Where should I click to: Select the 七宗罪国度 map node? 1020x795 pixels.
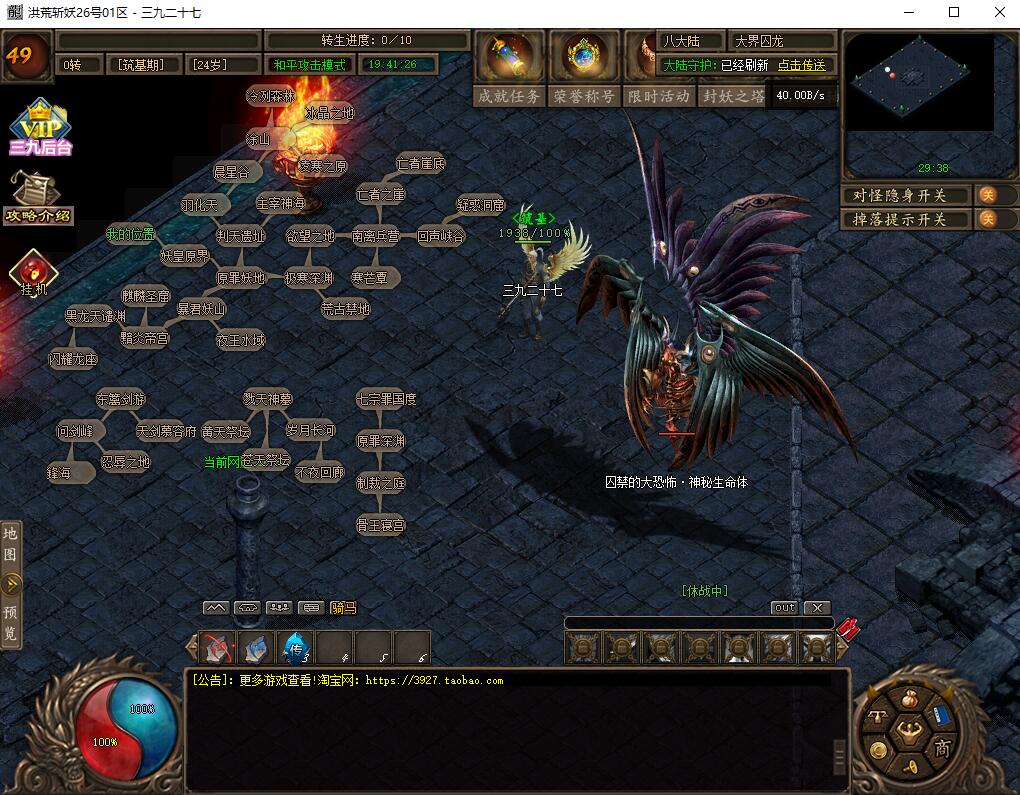click(386, 399)
